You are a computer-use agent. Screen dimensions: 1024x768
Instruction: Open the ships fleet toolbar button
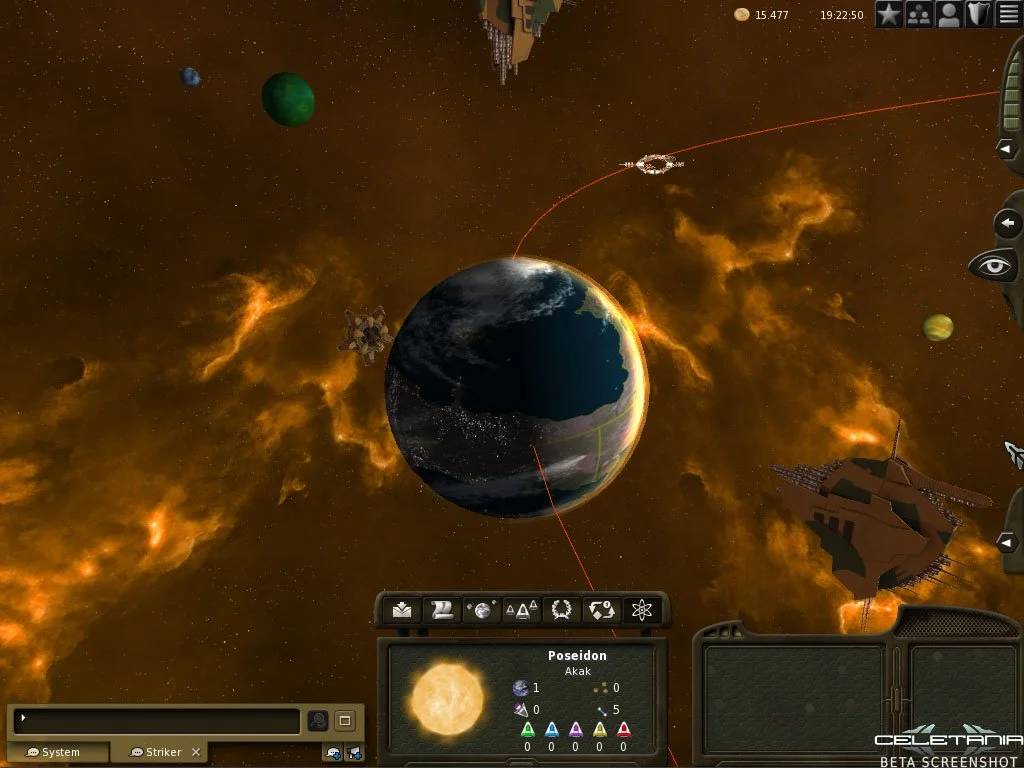pyautogui.click(x=522, y=610)
